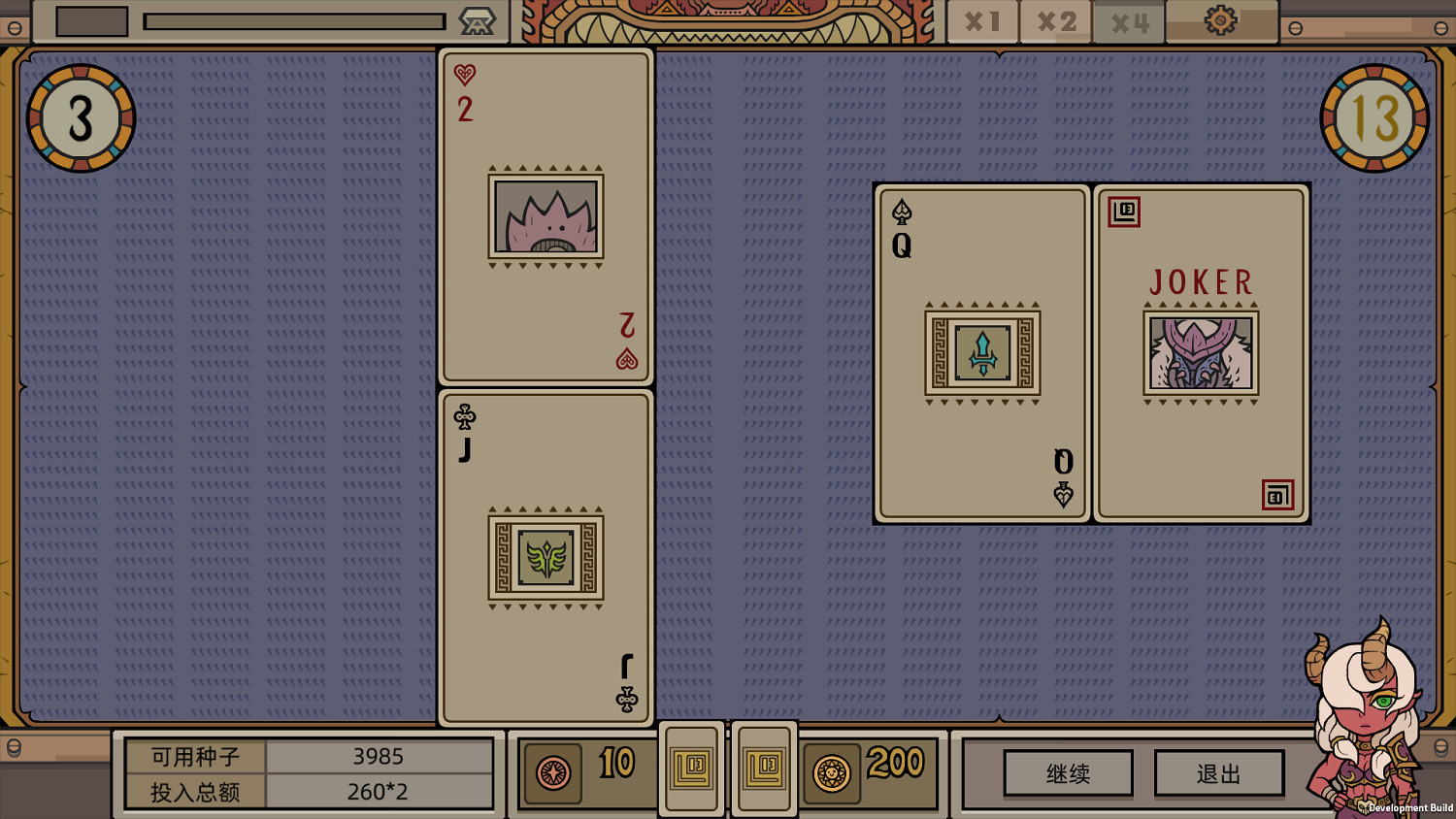Click the circular counter showing 3
The width and height of the screenshot is (1456, 819).
pyautogui.click(x=81, y=117)
